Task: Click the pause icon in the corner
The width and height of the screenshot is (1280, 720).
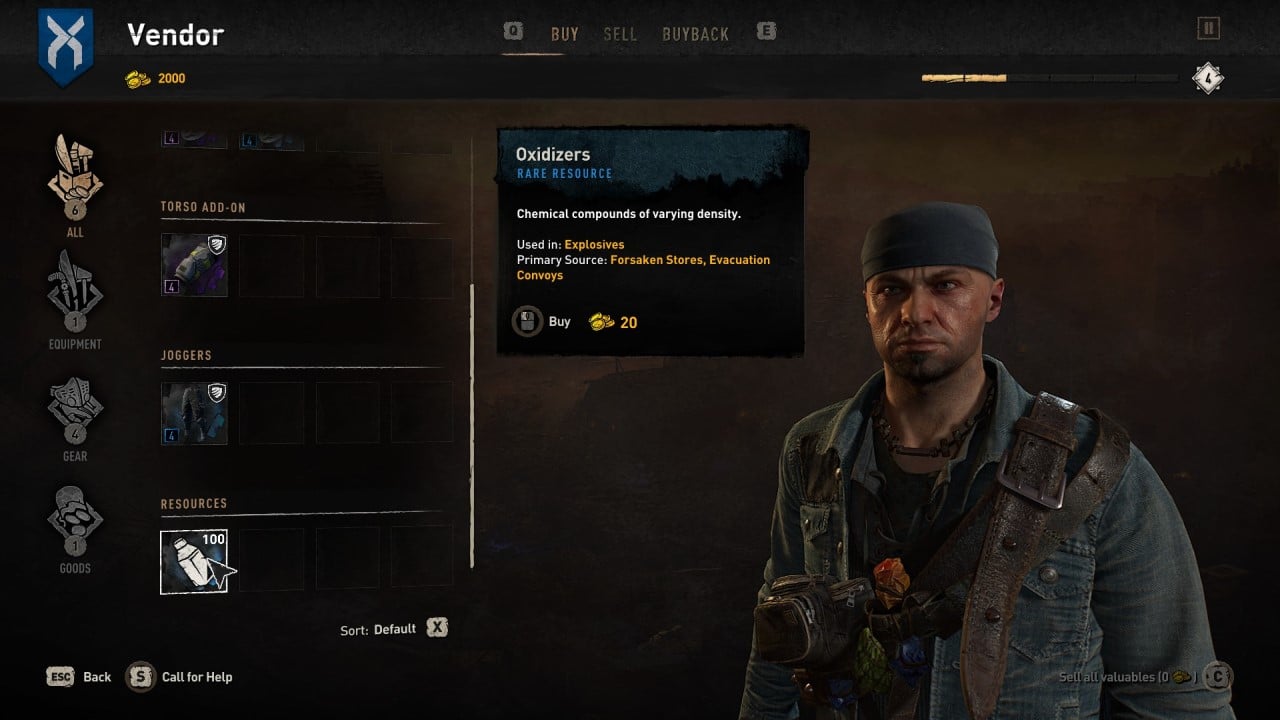Action: tap(1208, 28)
